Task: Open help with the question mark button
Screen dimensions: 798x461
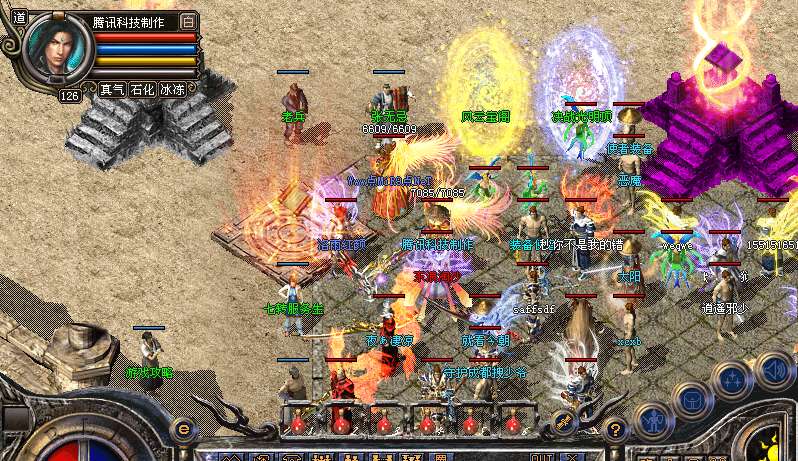Action: pyautogui.click(x=616, y=430)
